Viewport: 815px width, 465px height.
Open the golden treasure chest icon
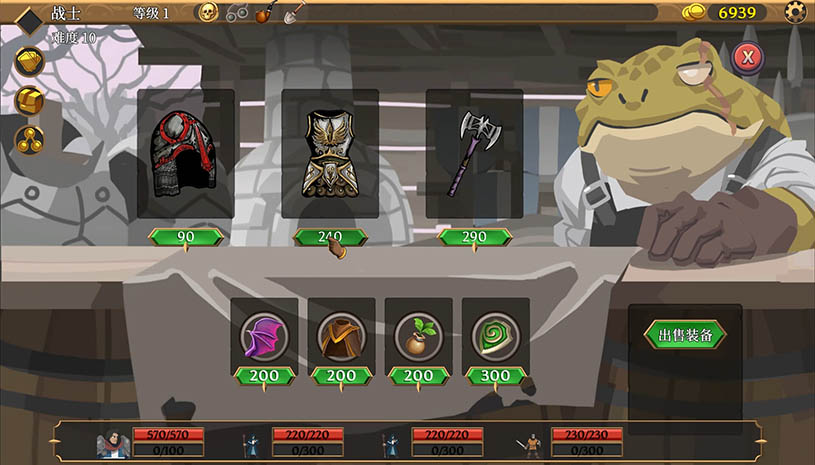pos(30,100)
